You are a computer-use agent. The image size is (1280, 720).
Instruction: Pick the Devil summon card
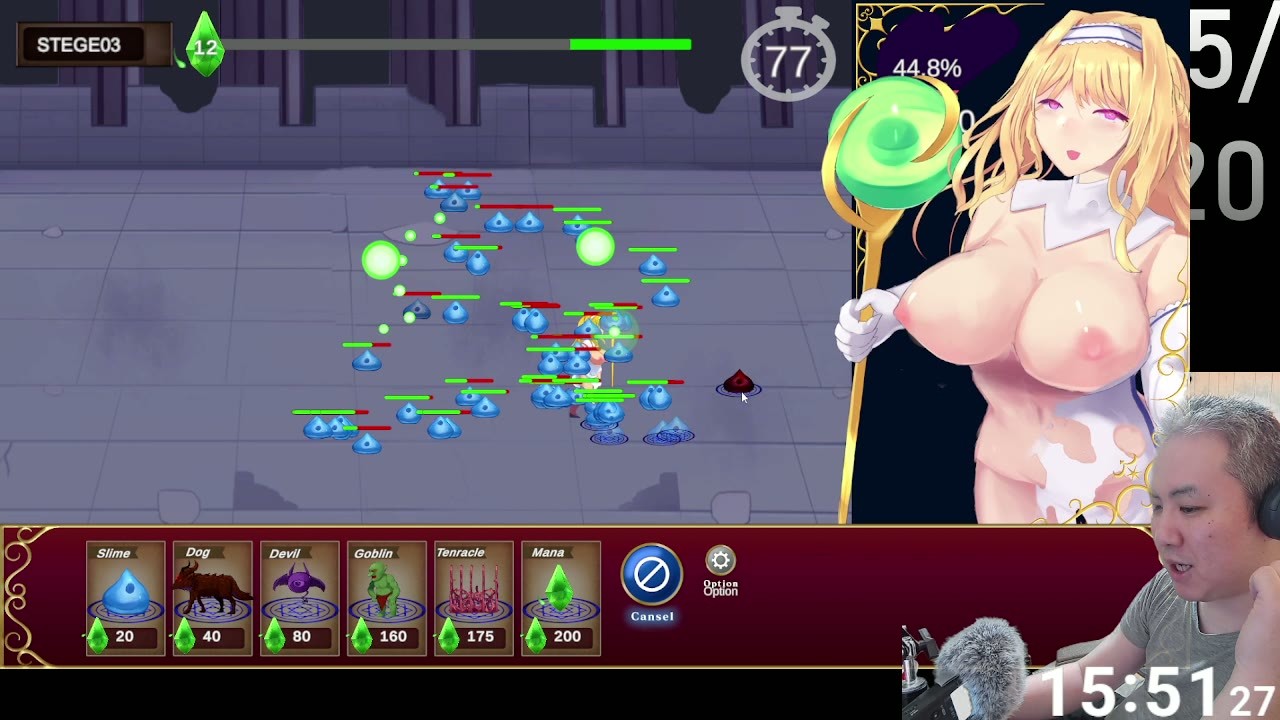[x=299, y=598]
